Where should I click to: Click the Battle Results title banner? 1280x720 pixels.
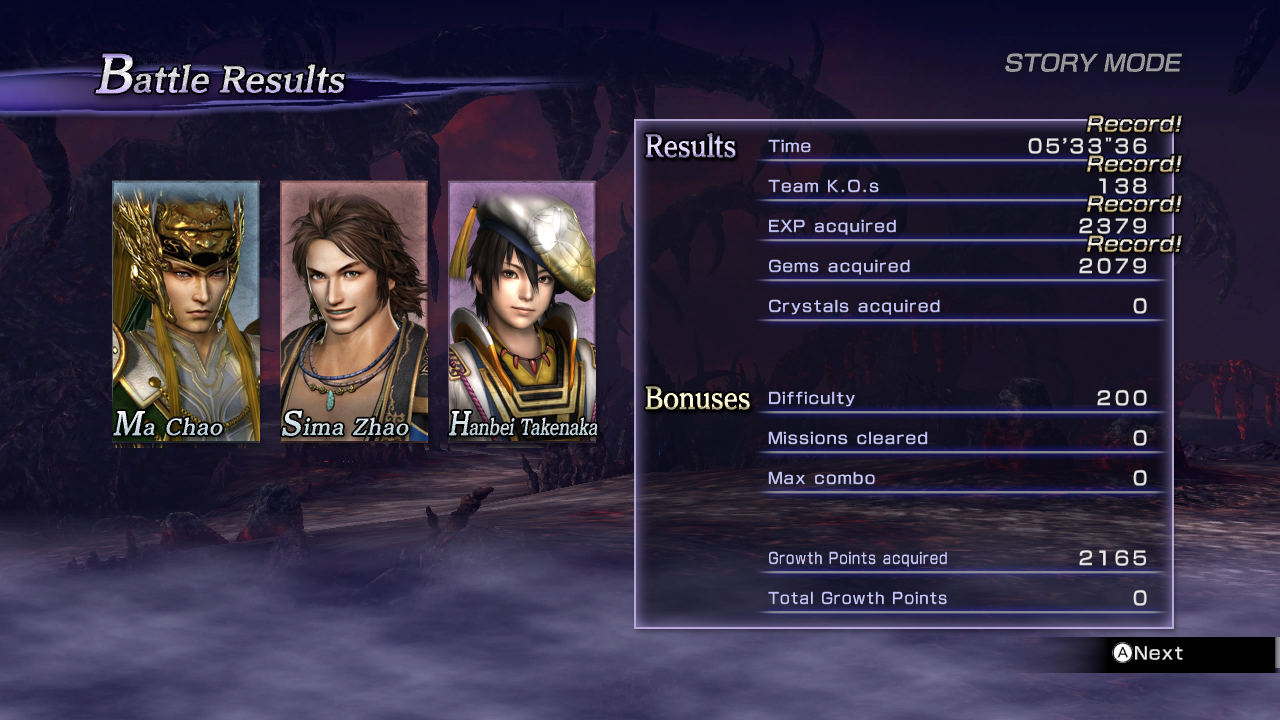click(220, 78)
